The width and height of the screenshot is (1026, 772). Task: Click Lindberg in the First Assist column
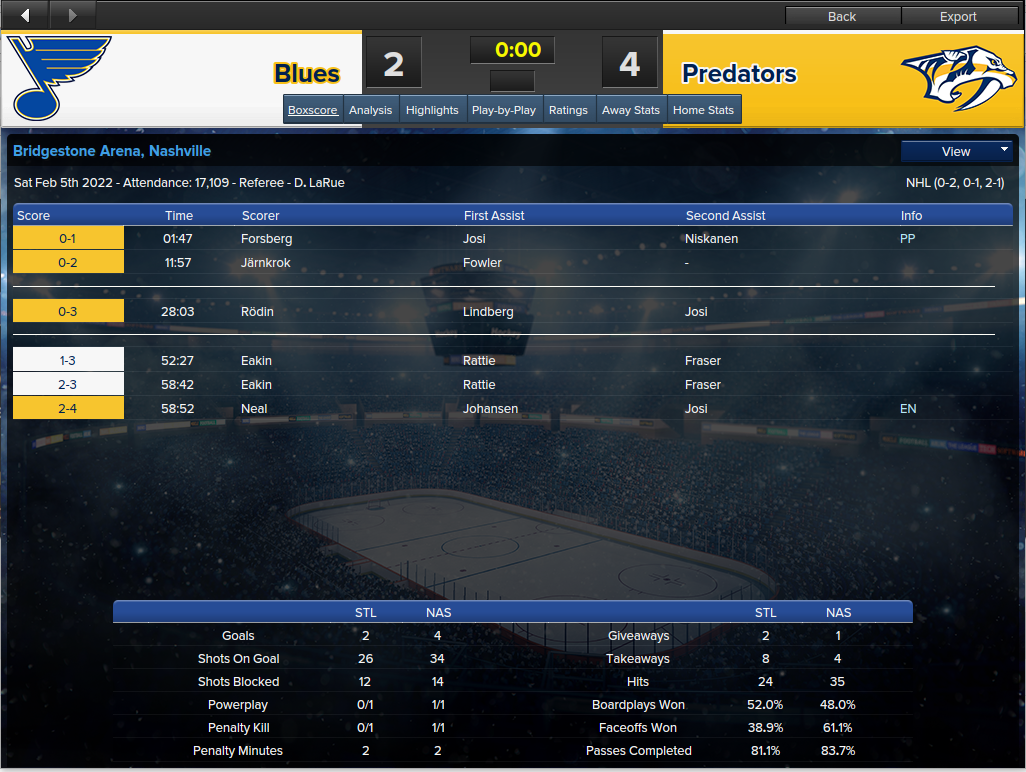click(x=488, y=312)
